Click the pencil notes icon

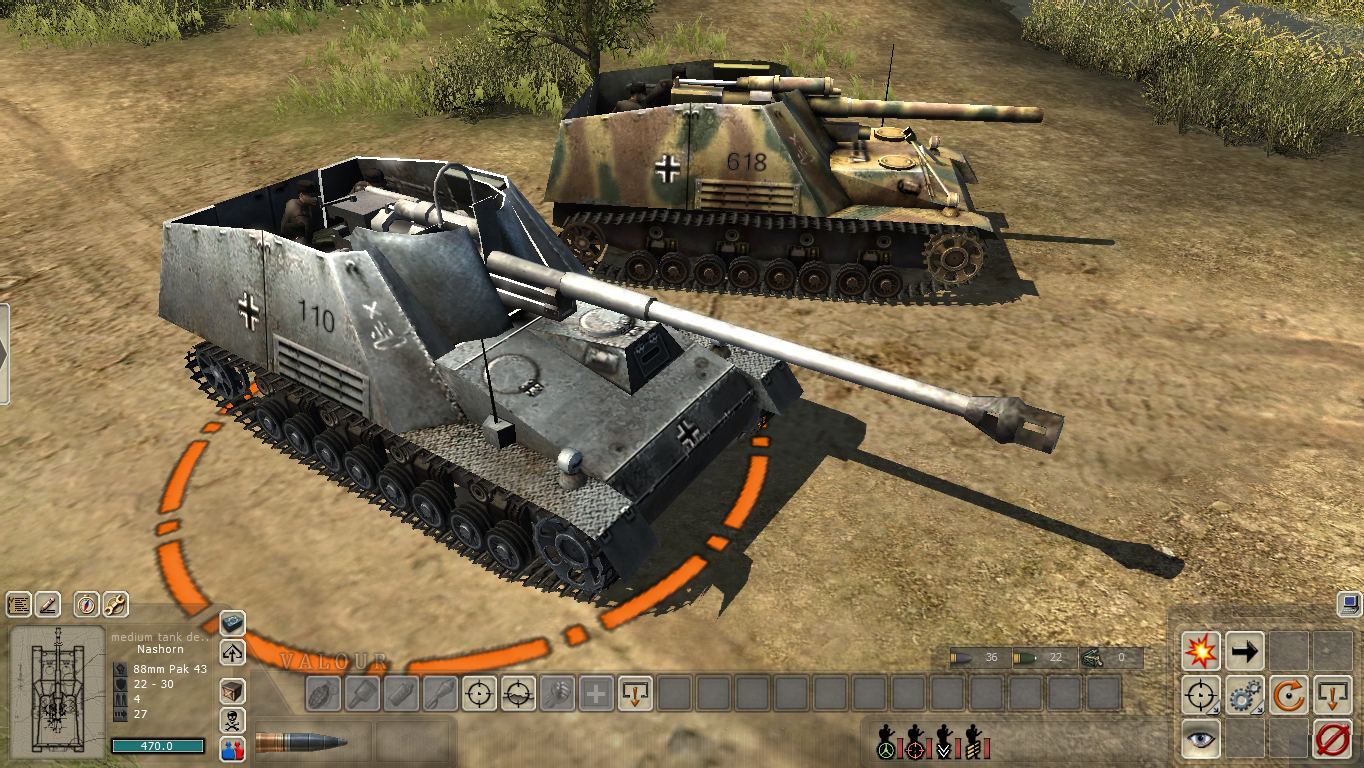coord(48,605)
